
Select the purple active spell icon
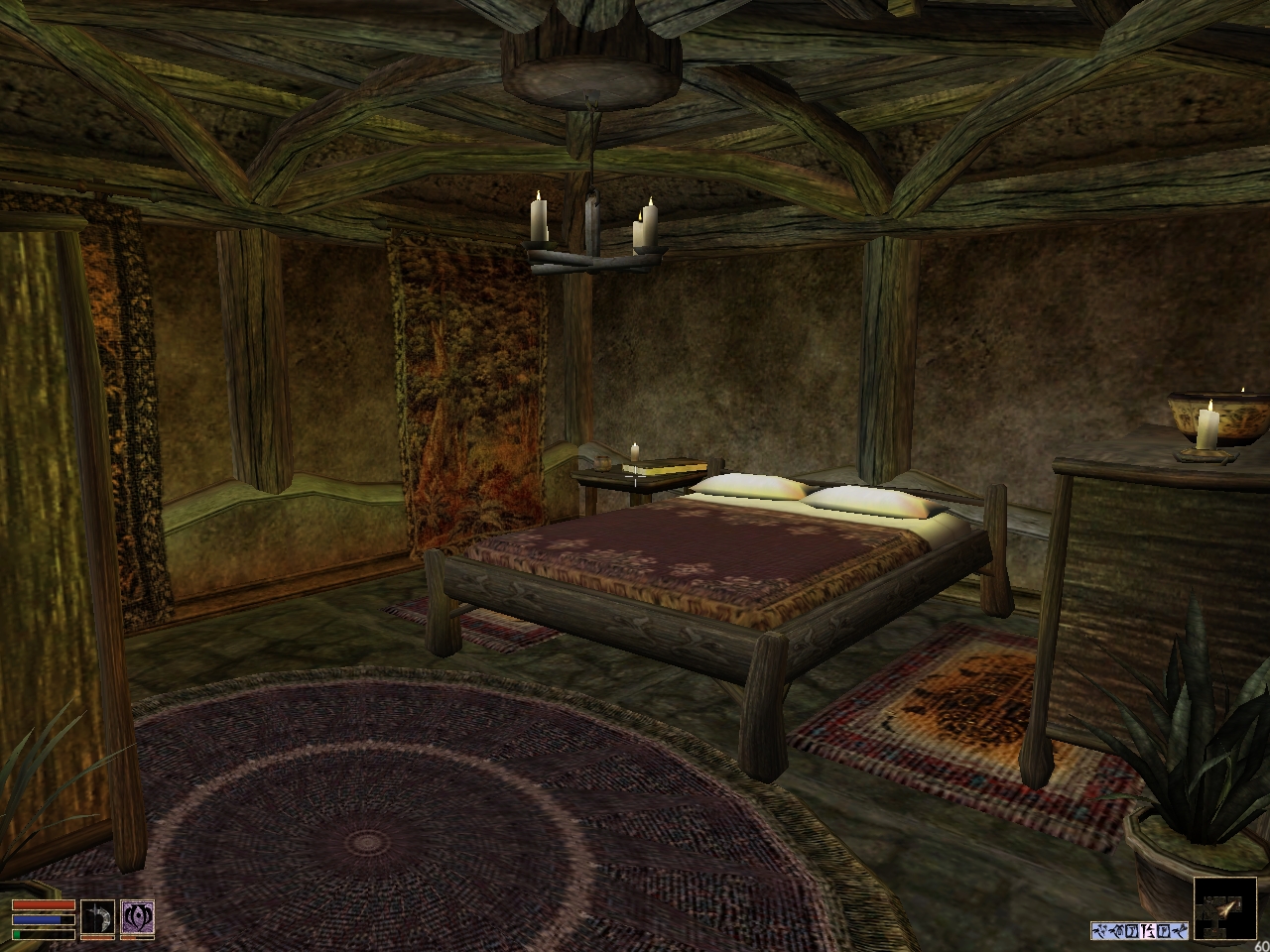pos(136,917)
